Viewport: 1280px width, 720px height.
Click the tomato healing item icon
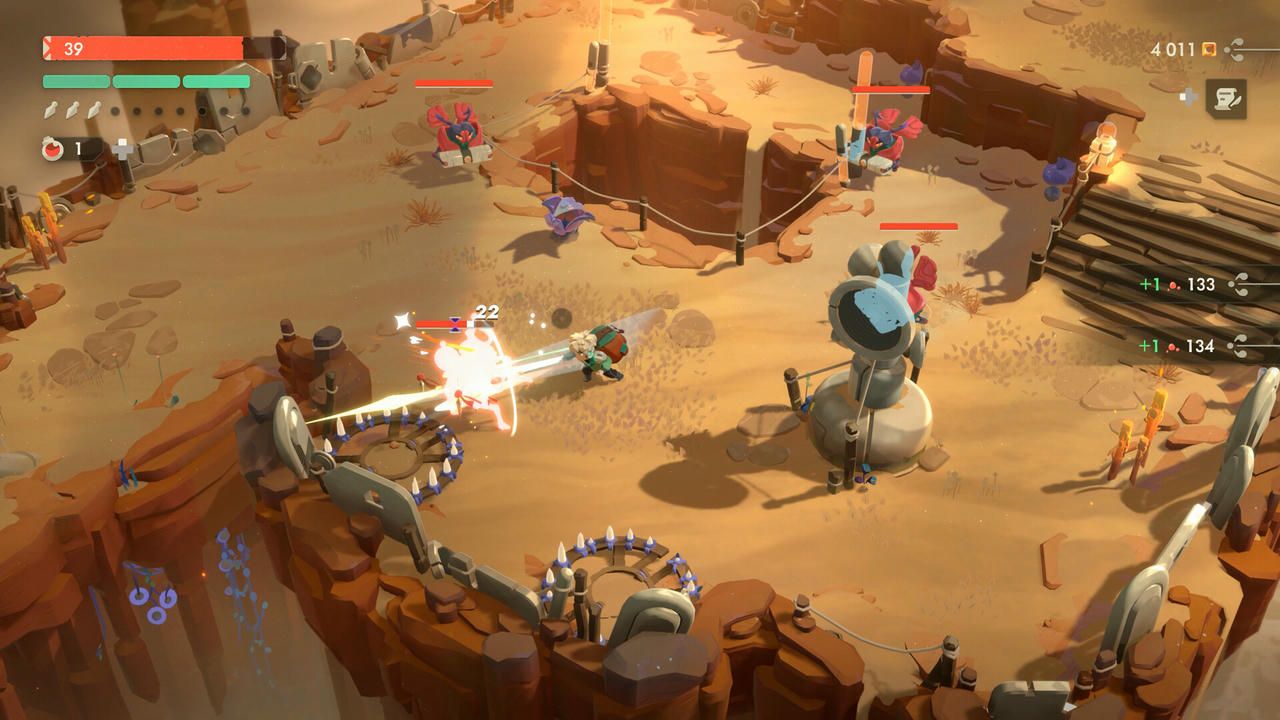(52, 148)
